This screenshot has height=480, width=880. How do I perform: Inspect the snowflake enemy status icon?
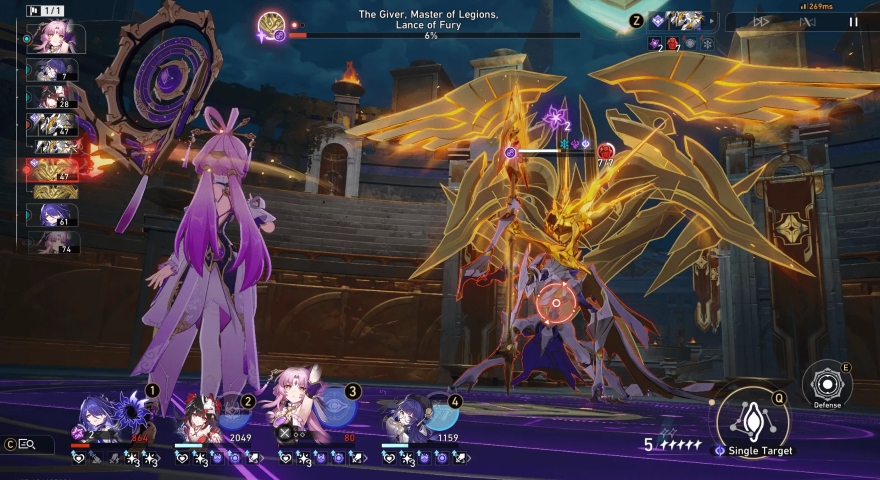pos(707,44)
